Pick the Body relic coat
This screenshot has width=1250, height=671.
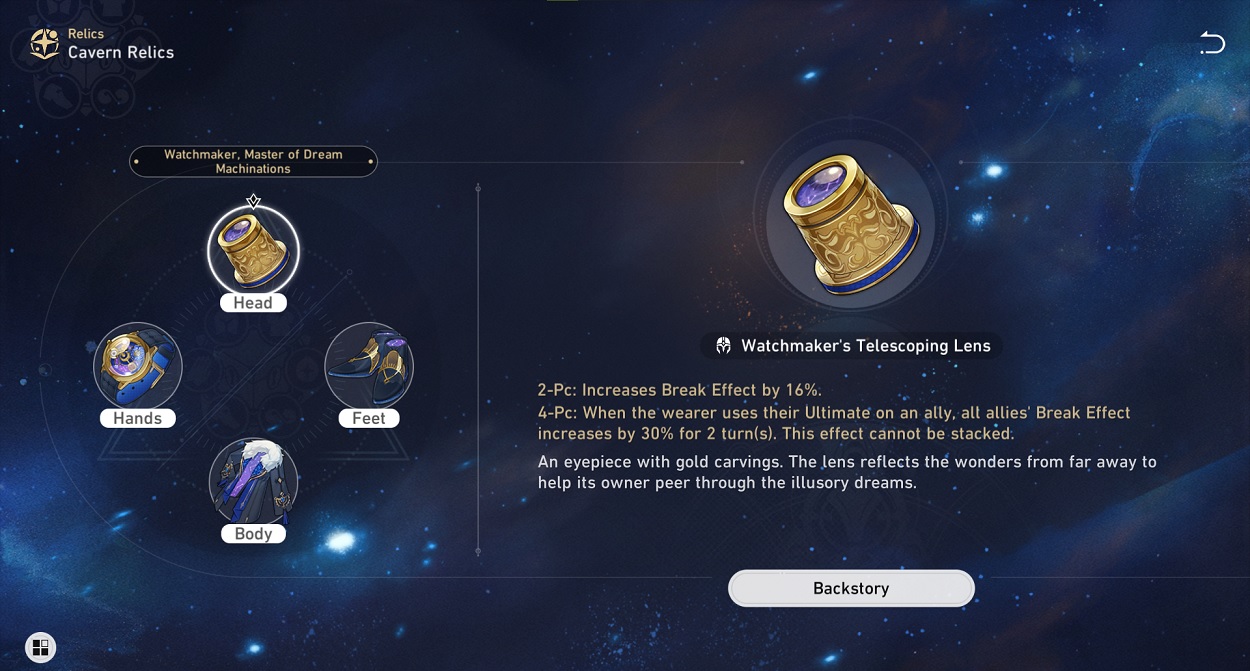pyautogui.click(x=253, y=482)
